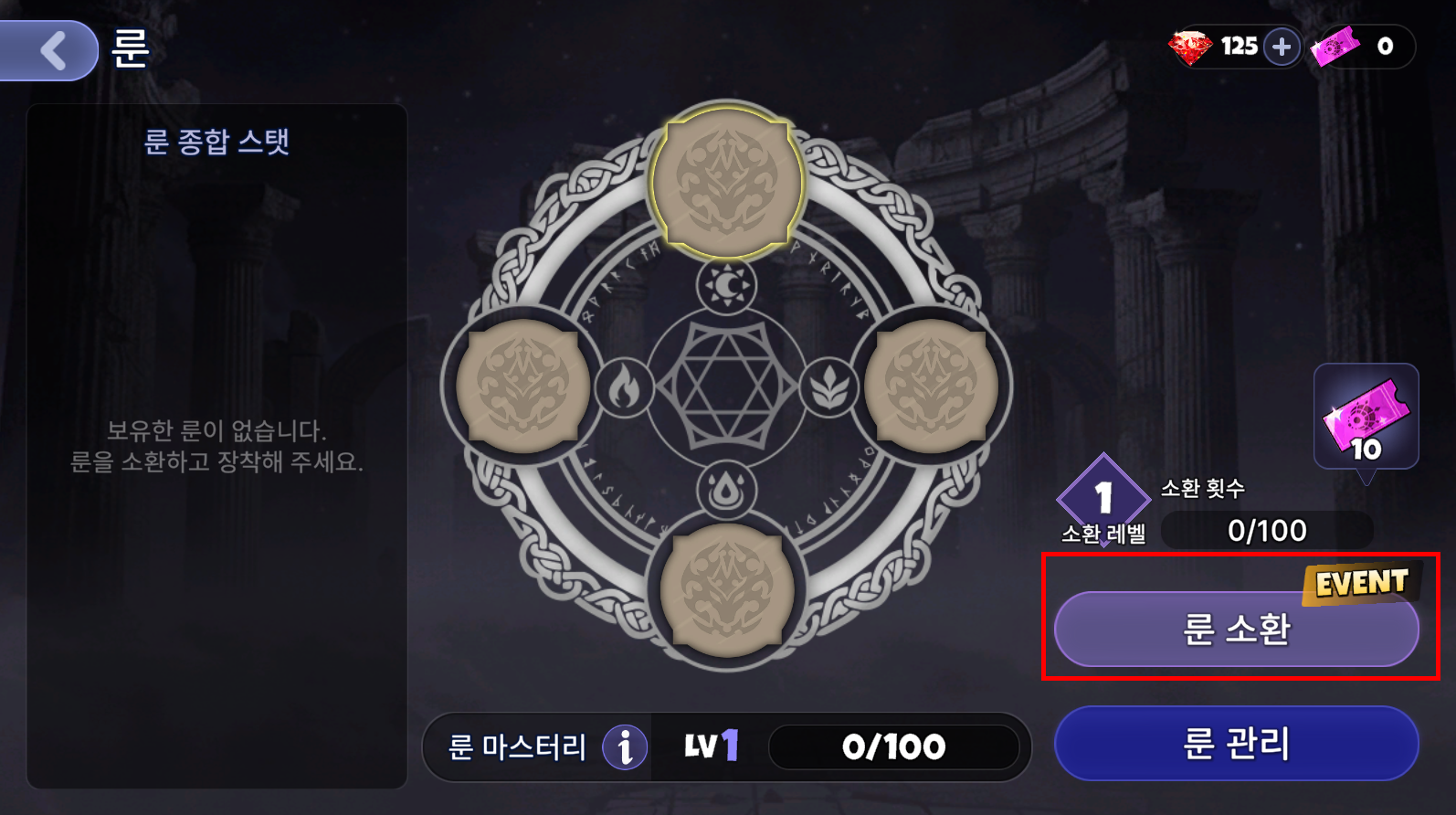Click the leaf element icon

829,387
